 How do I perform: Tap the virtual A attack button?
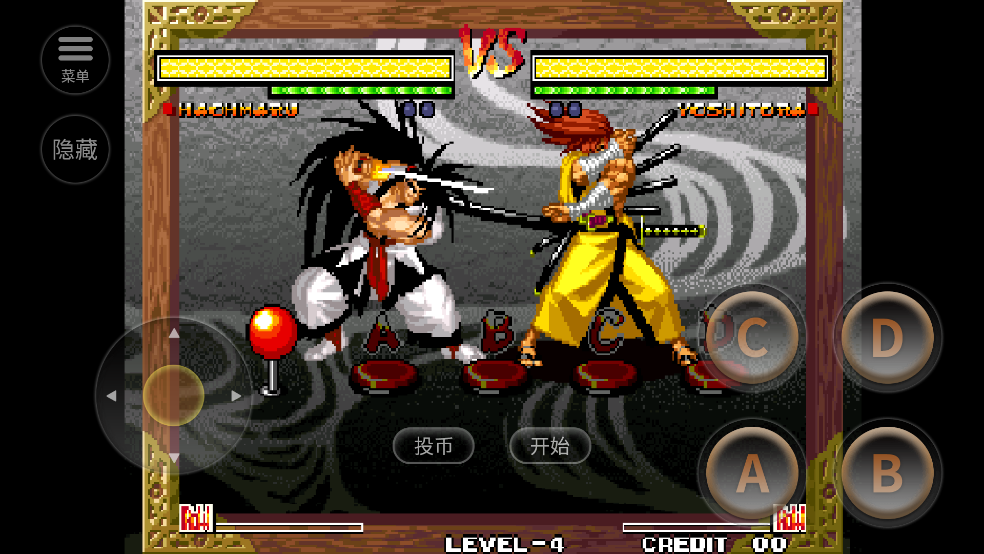[x=752, y=474]
